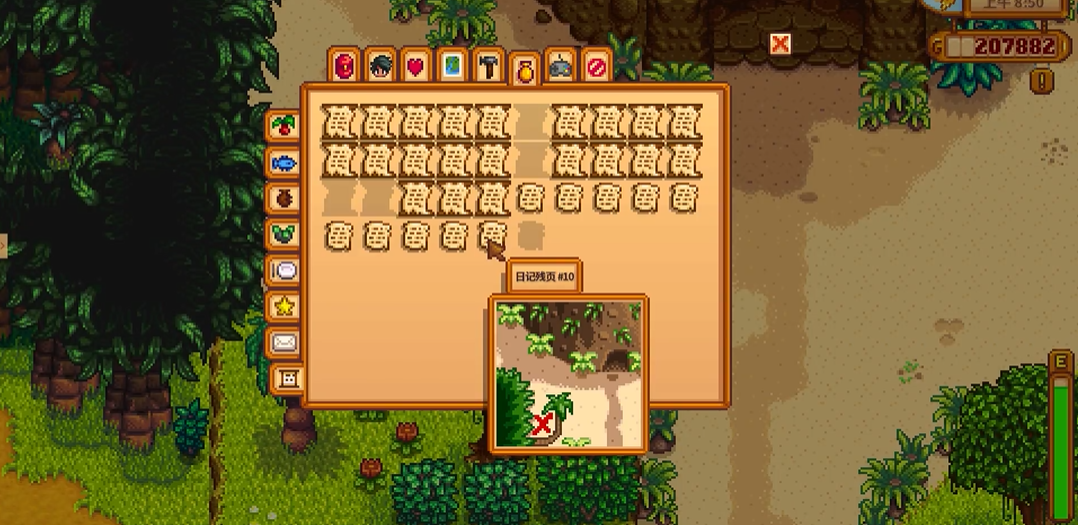
Task: Select the secret notes side tab at the bottom
Action: 288,378
